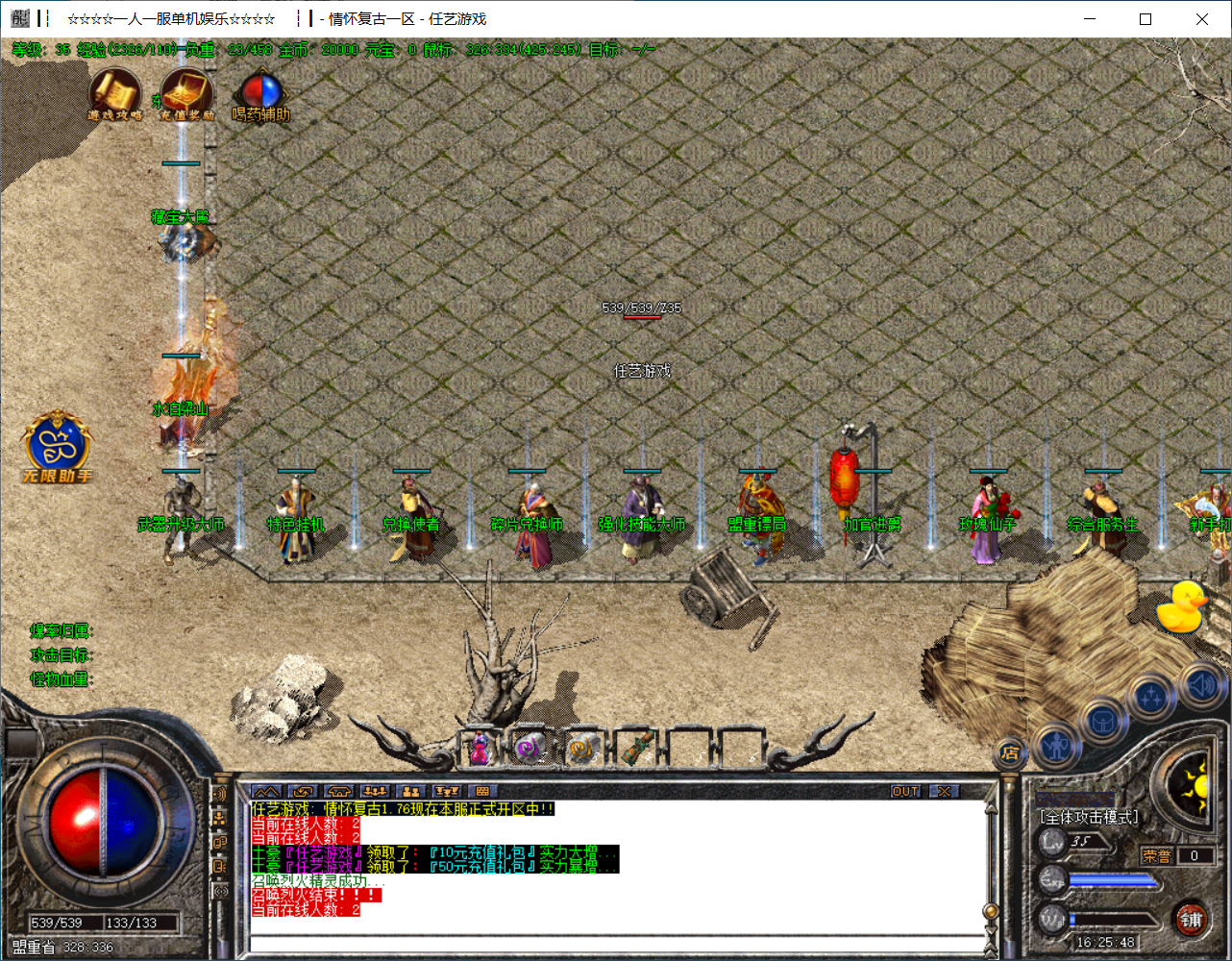The width and height of the screenshot is (1232, 961).
Task: Use the orange swirl scroll in hotbar
Action: [x=582, y=748]
